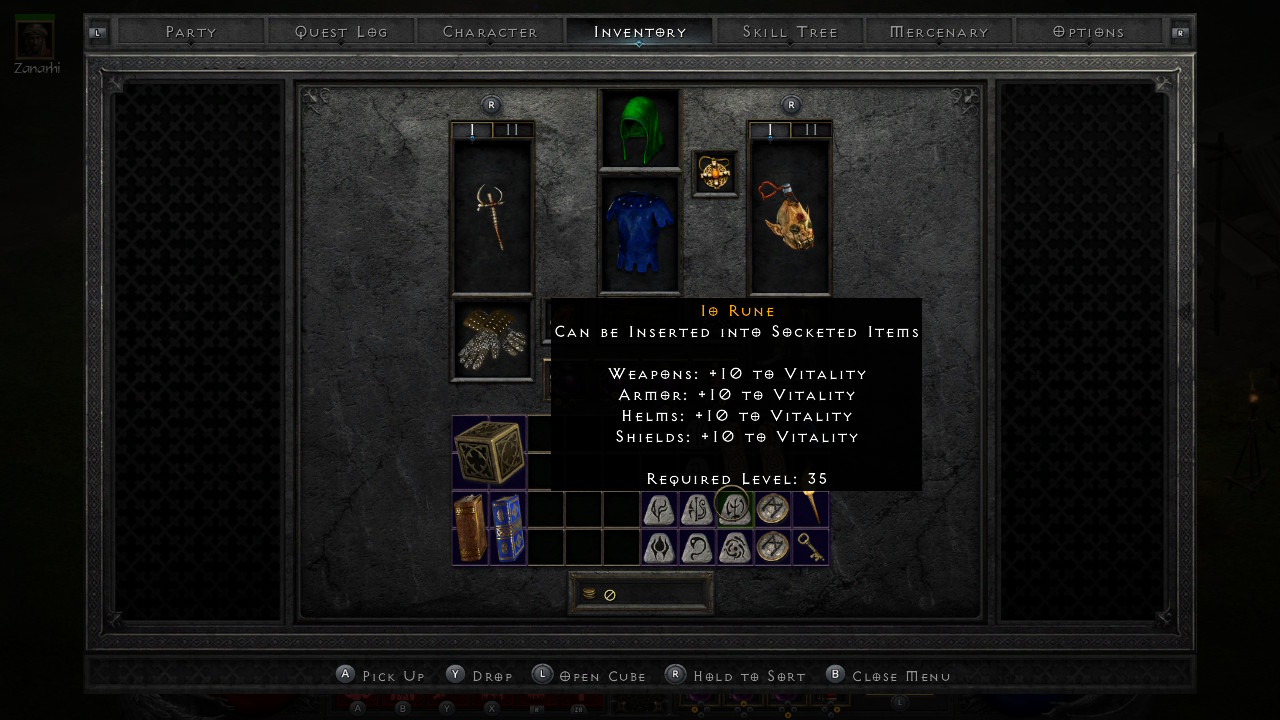Show the Character tab
The width and height of the screenshot is (1280, 720).
(x=490, y=32)
